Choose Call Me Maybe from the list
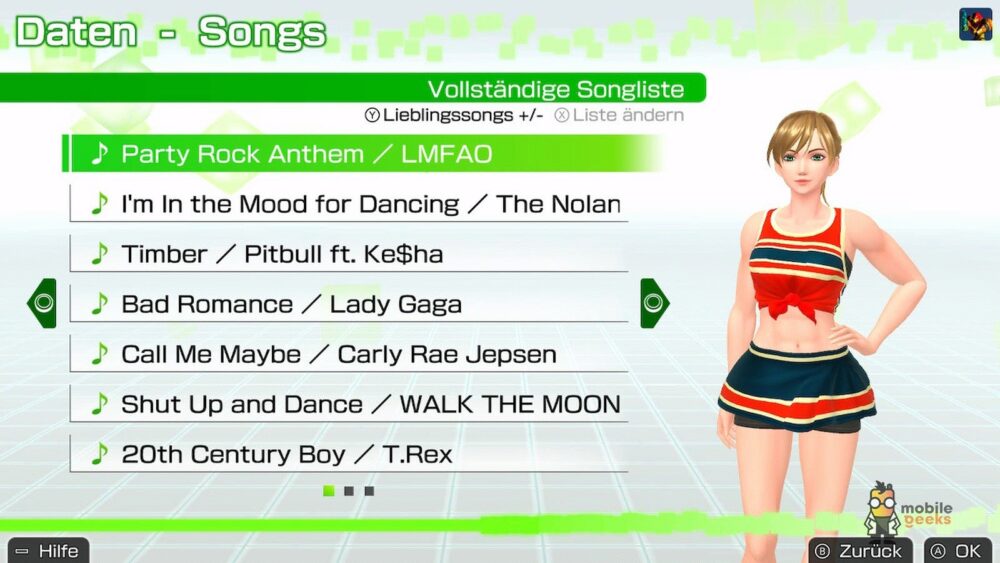The height and width of the screenshot is (563, 1000). click(x=350, y=354)
